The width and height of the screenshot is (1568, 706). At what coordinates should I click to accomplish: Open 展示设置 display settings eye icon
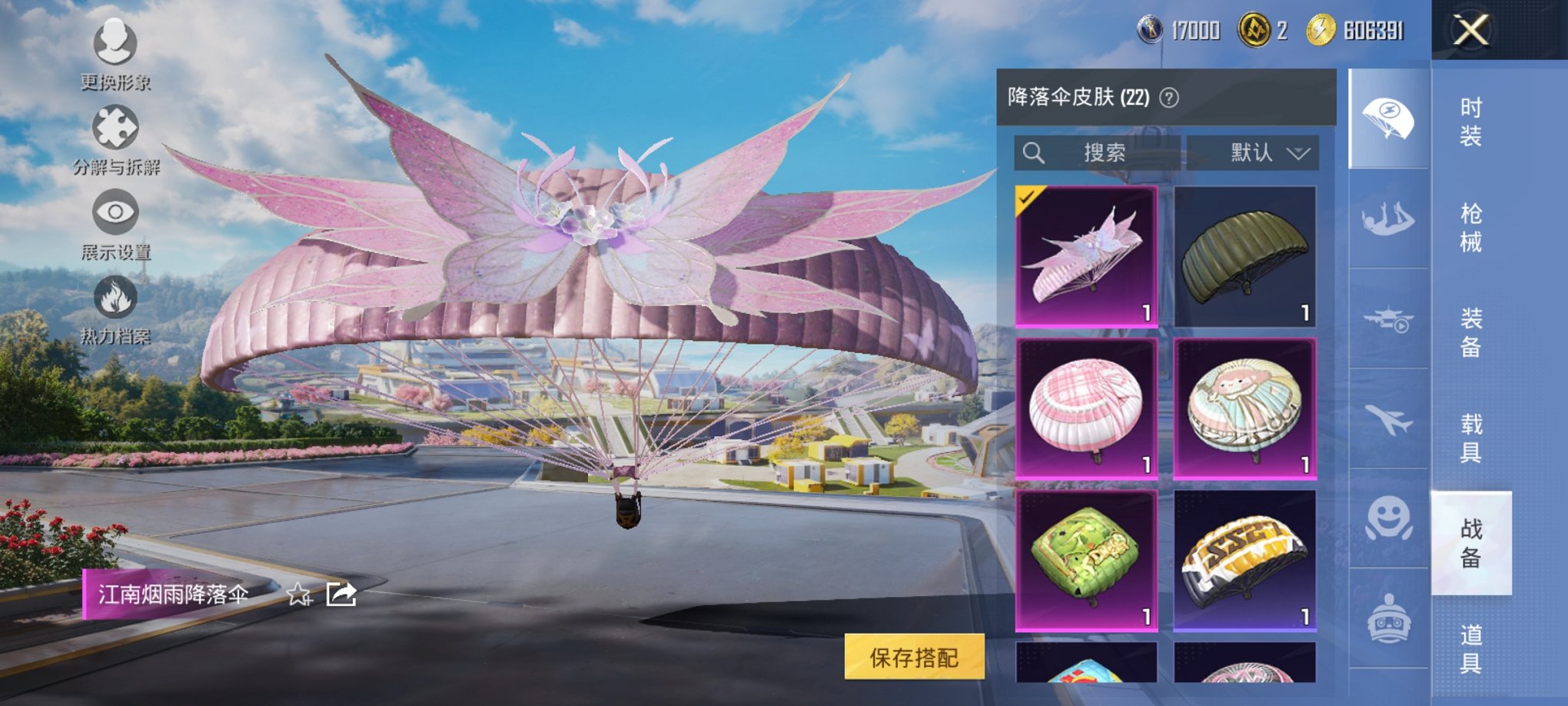click(116, 211)
